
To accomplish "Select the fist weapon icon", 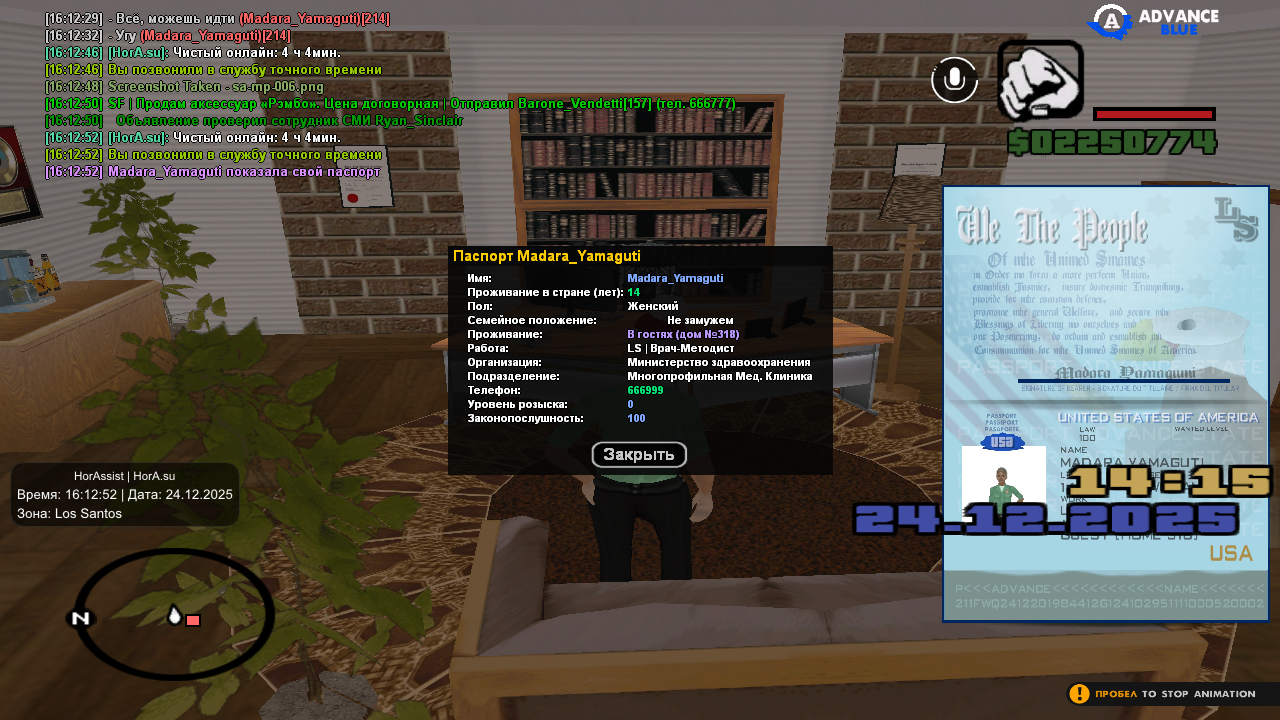I will (1040, 80).
